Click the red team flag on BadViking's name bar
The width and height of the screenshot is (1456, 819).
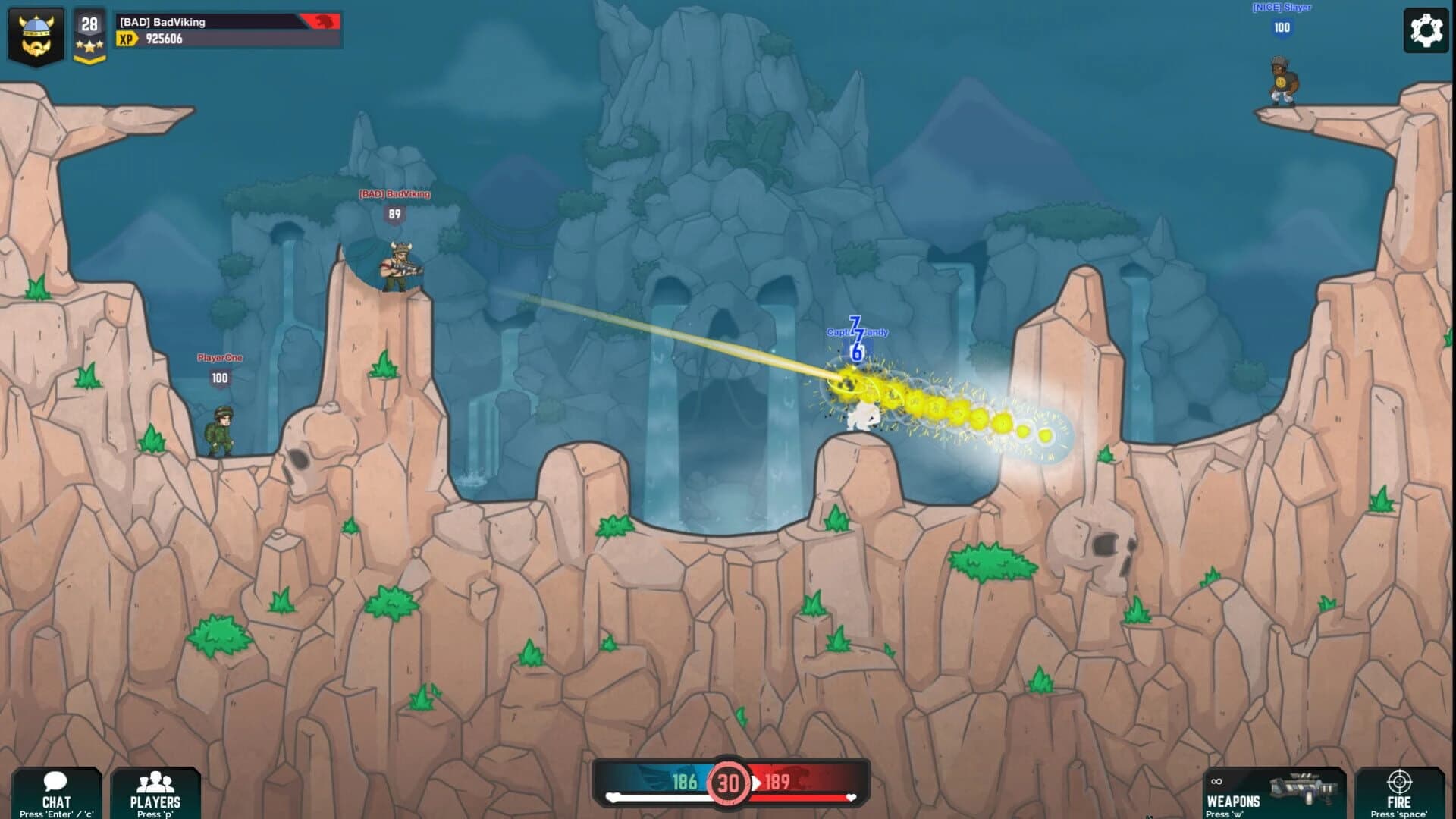(x=319, y=20)
